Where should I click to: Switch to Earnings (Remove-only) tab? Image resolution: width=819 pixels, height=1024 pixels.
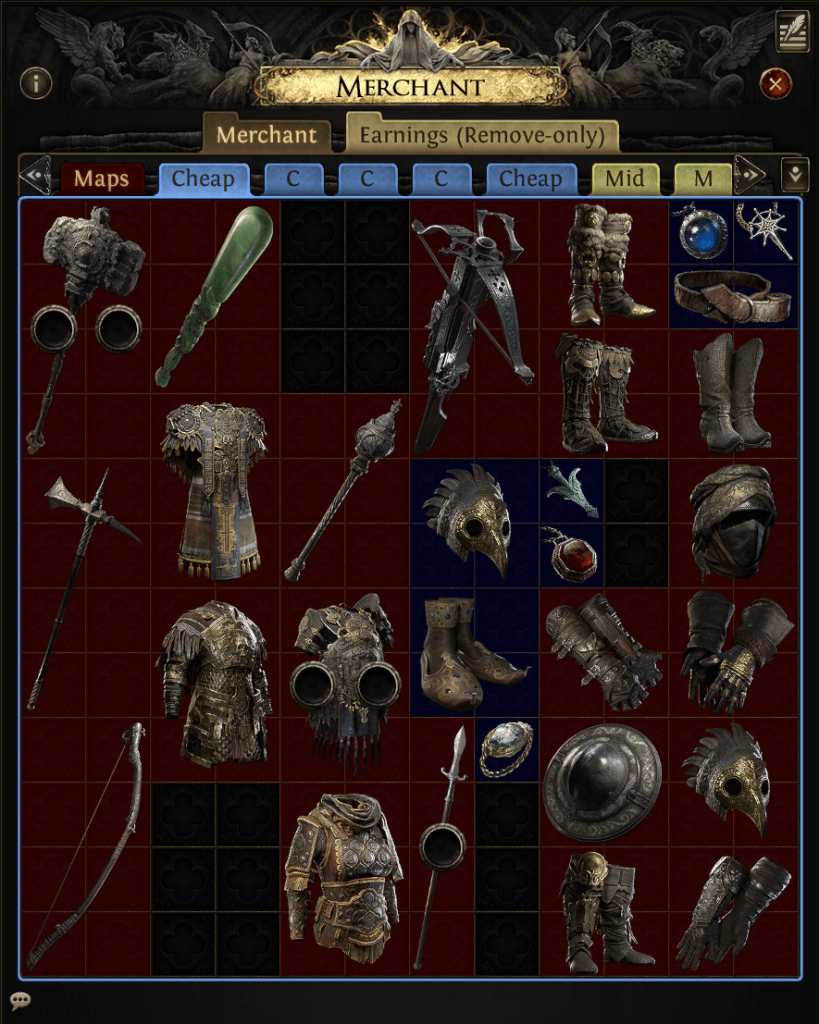(x=482, y=135)
